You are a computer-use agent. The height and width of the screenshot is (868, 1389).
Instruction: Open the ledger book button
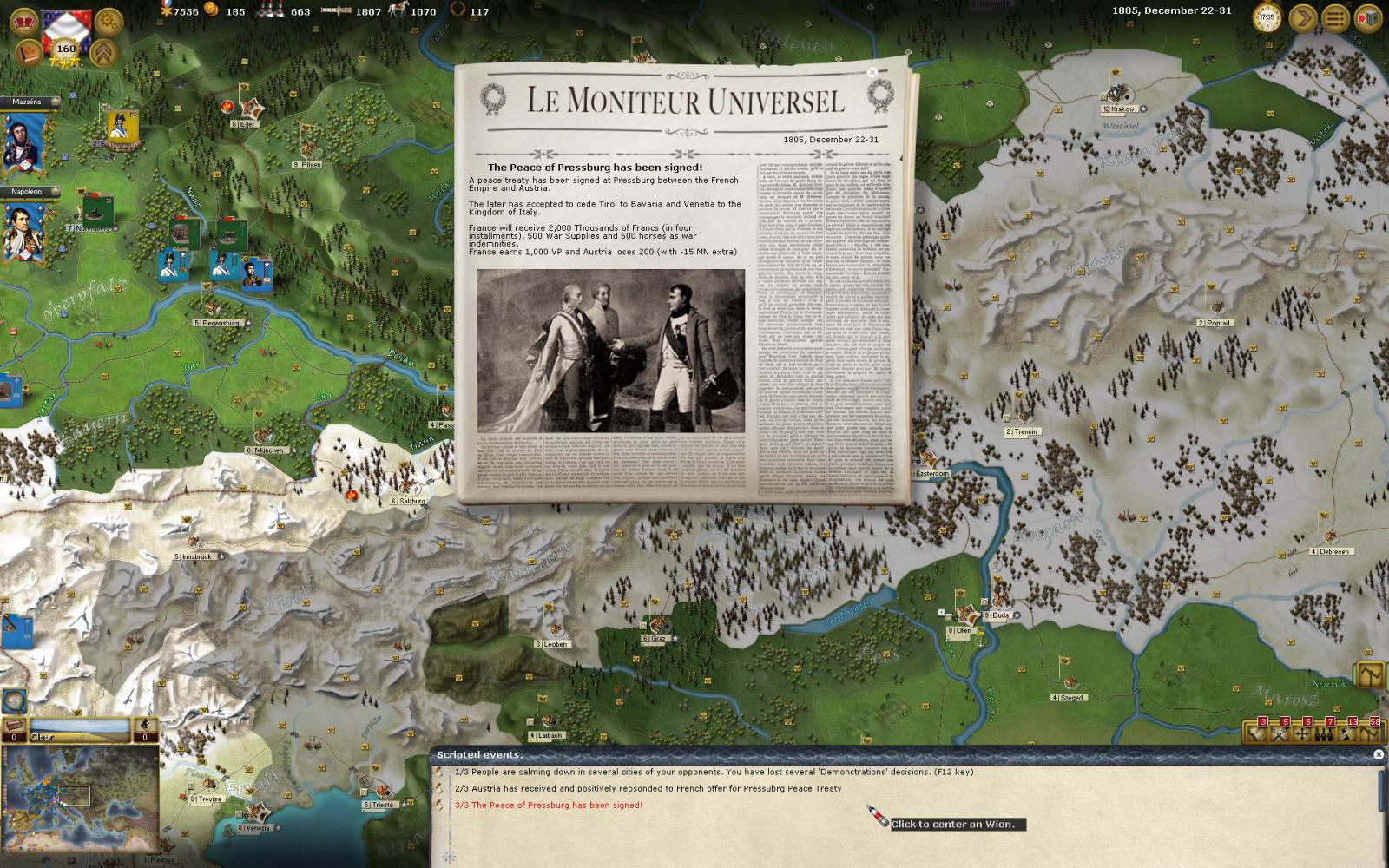click(29, 53)
